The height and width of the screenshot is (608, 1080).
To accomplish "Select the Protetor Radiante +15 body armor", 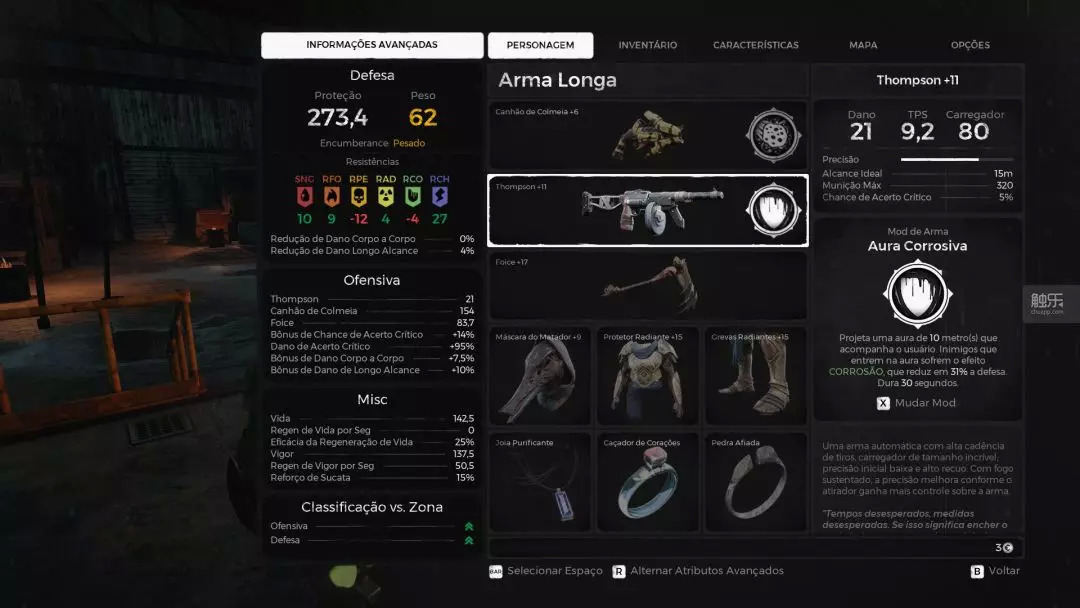I will coord(647,376).
